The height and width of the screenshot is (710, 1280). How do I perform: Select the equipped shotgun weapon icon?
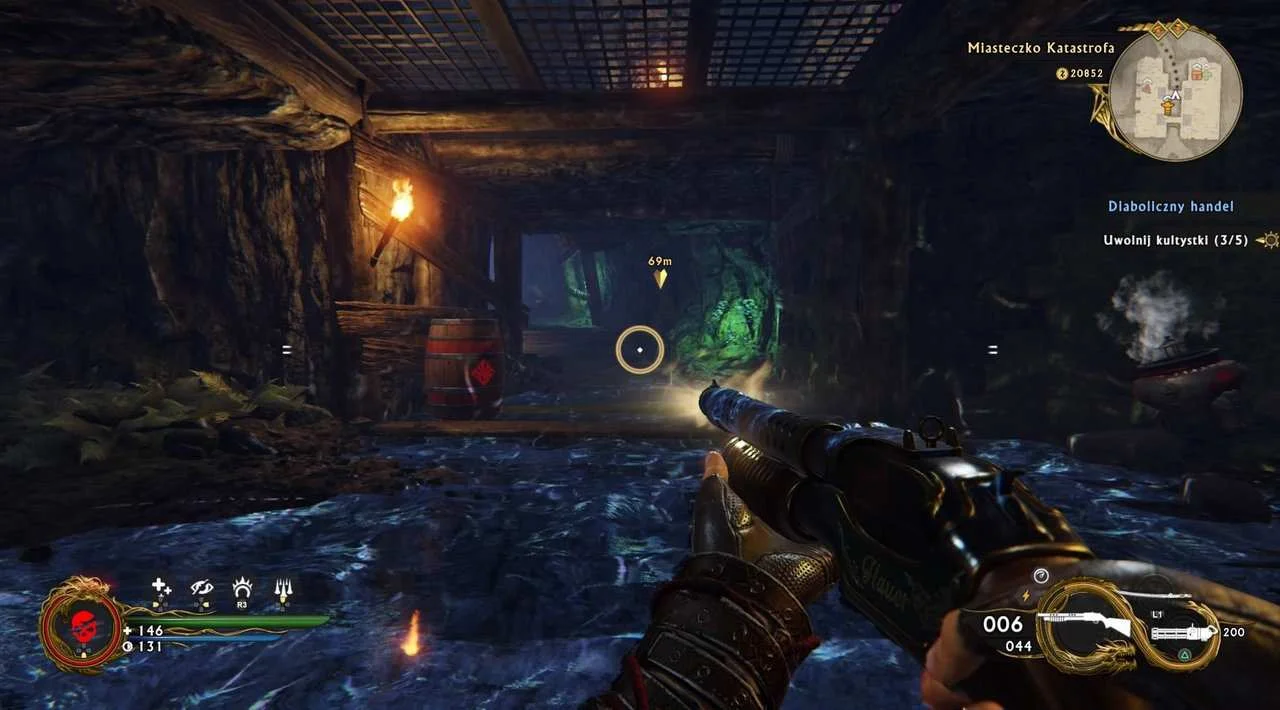tap(1084, 627)
